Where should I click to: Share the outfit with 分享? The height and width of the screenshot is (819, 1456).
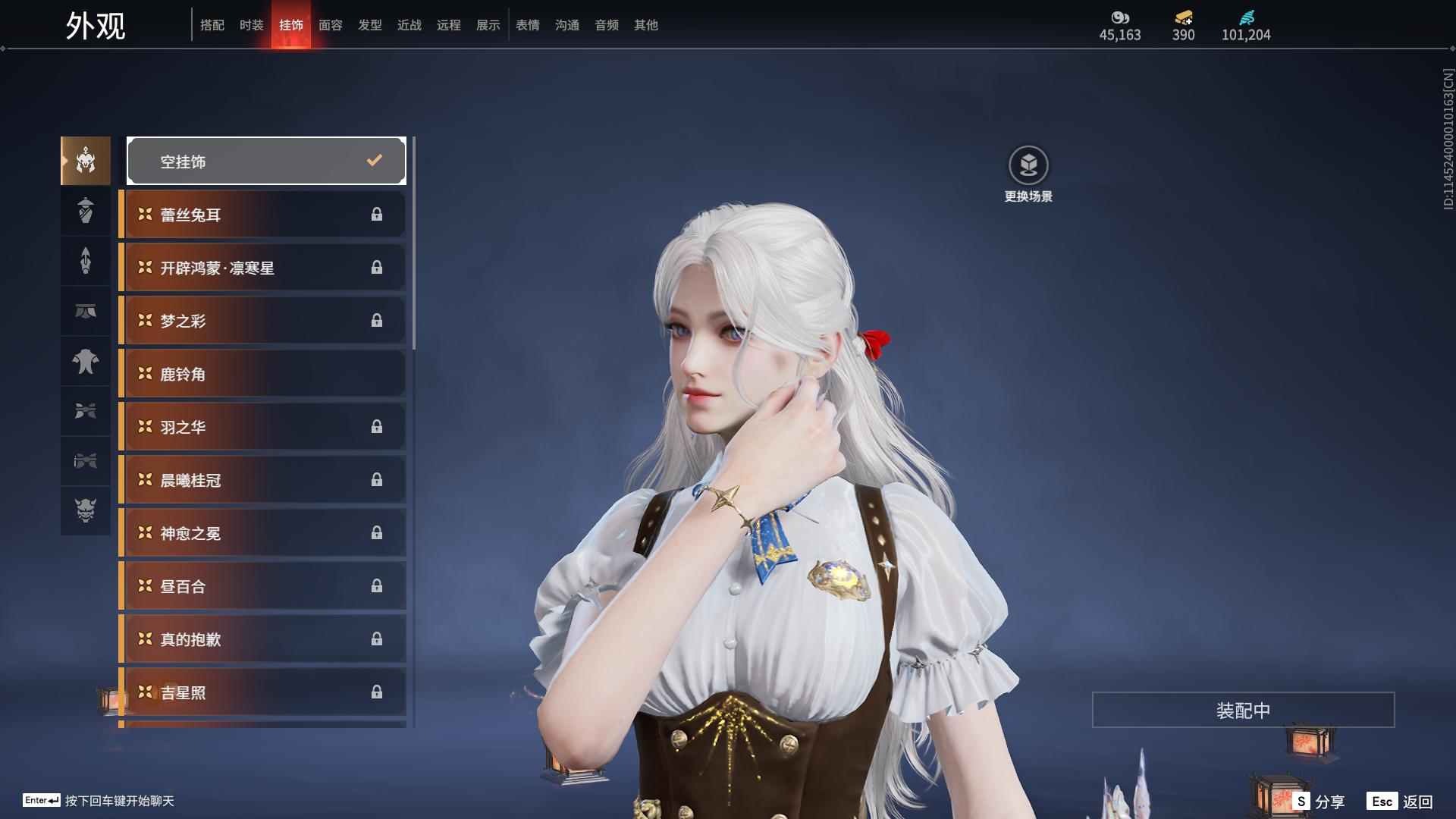(x=1319, y=802)
